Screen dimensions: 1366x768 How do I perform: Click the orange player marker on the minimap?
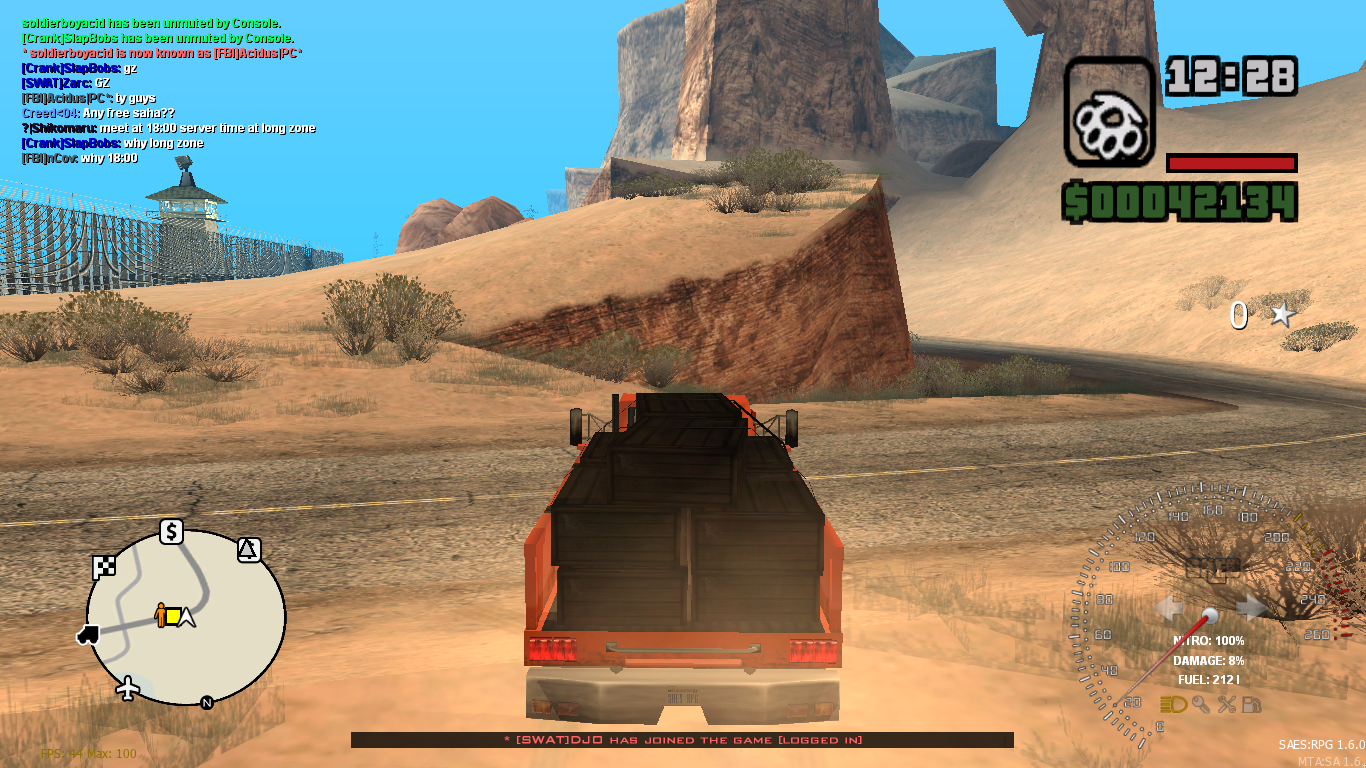[x=161, y=615]
